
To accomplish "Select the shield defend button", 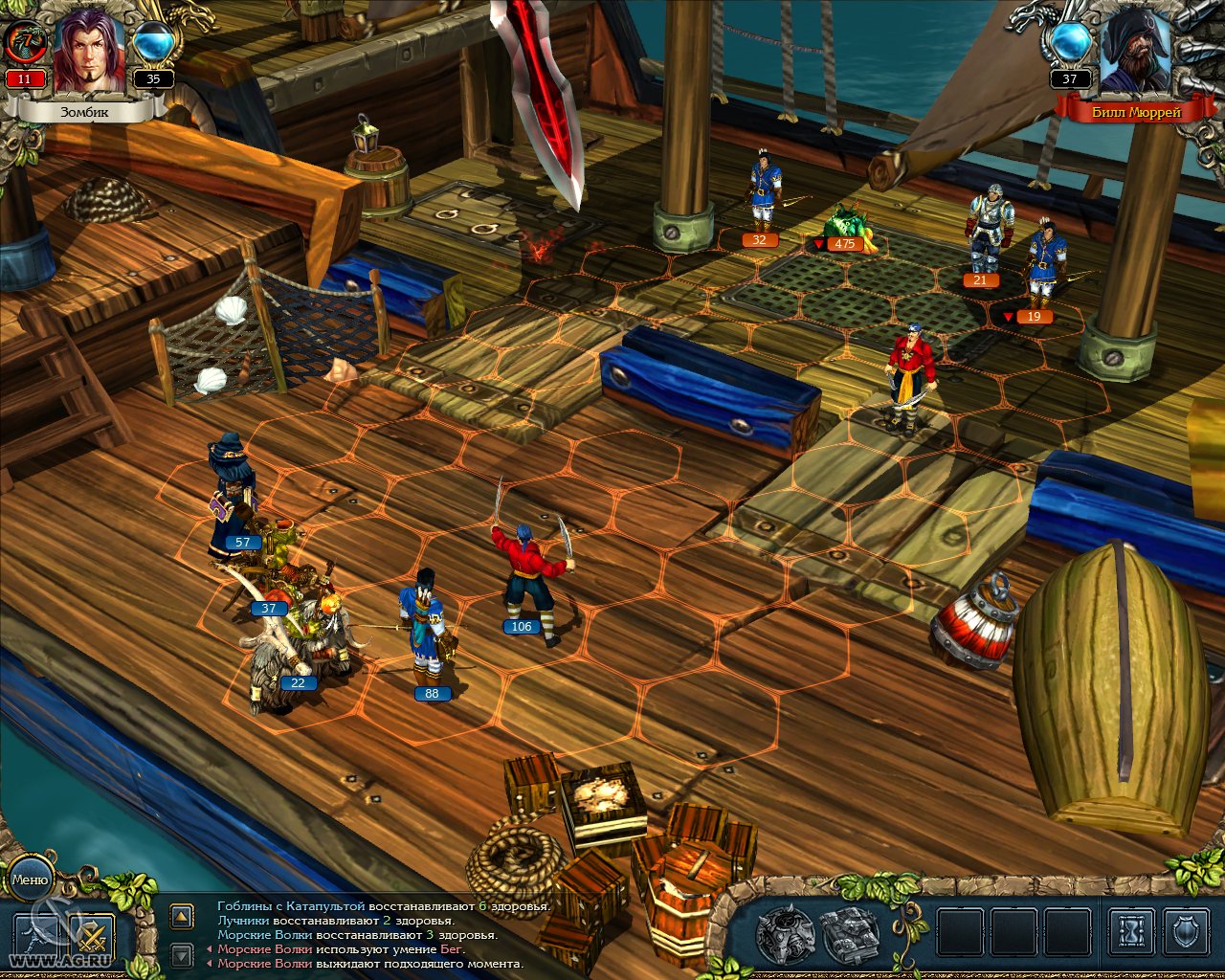I will click(1185, 931).
